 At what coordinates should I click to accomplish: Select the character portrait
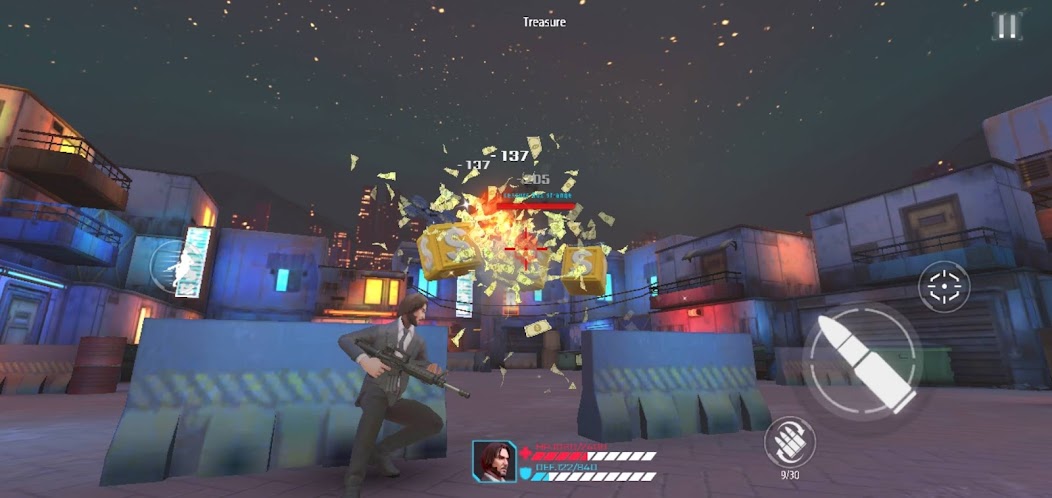(x=494, y=462)
